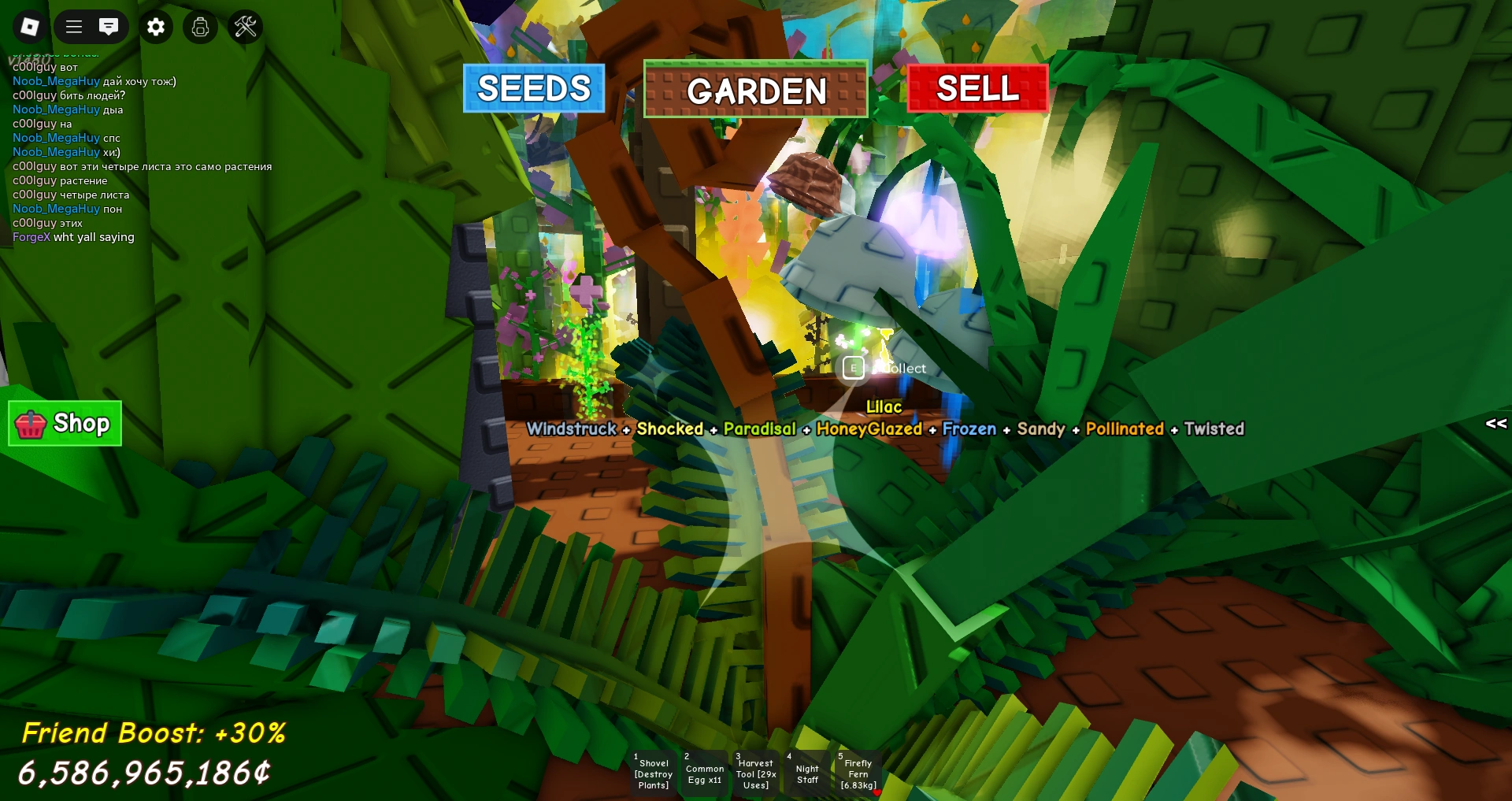Click the shopping basket icon on Shop
Viewport: 1512px width, 801px height.
31,424
